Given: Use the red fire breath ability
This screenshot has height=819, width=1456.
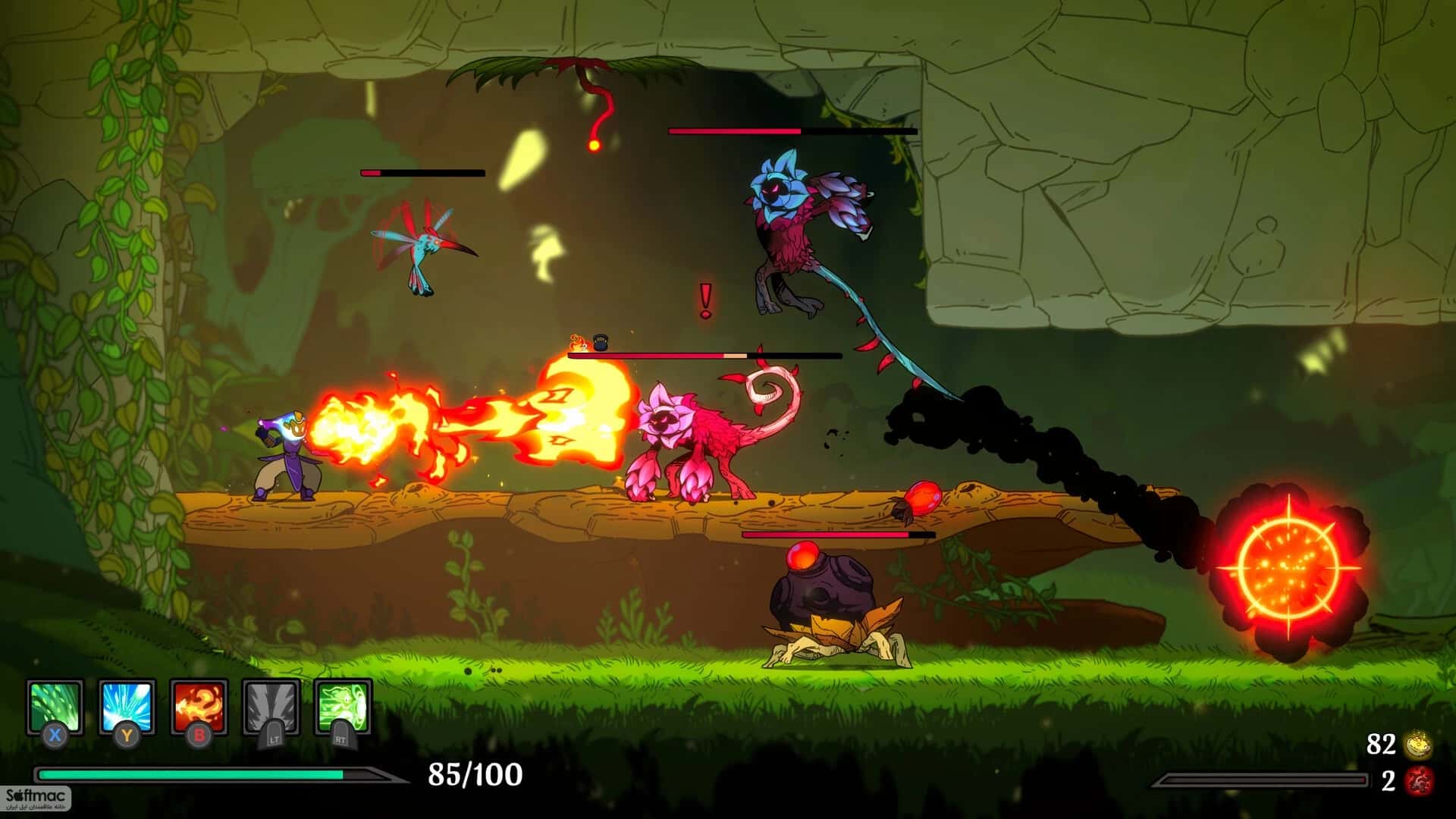Looking at the screenshot, I should click(x=199, y=707).
